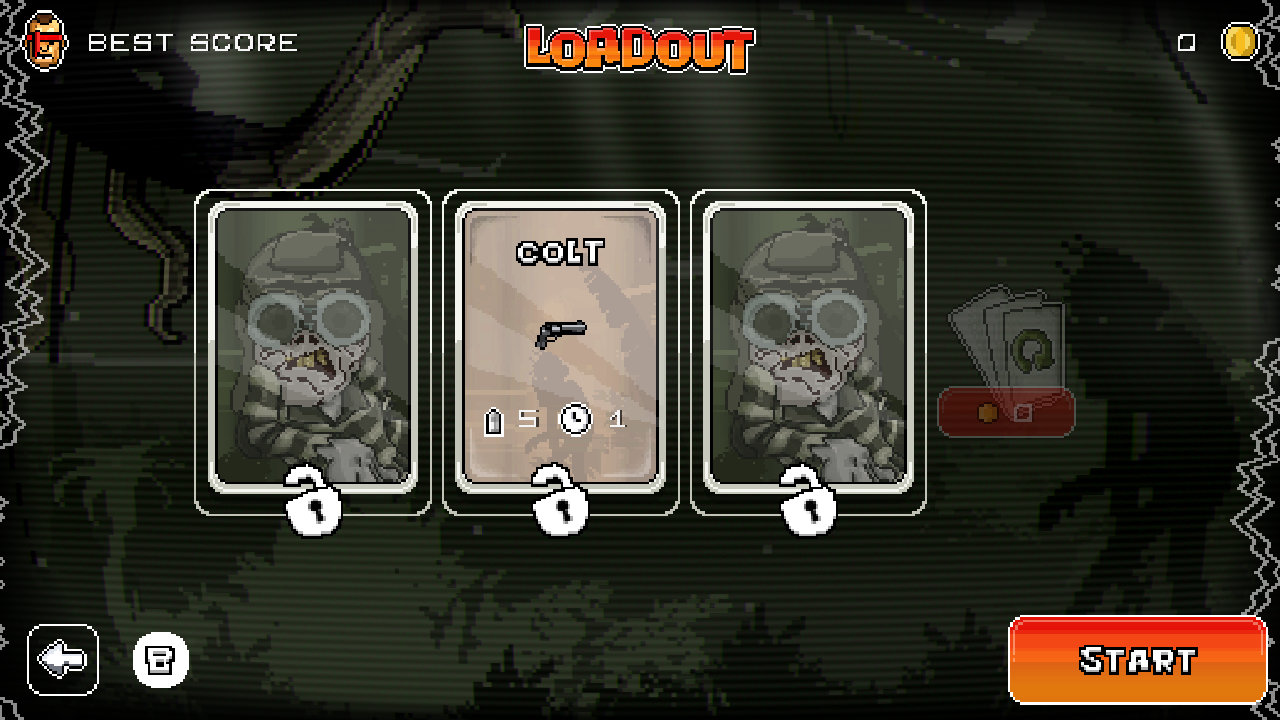
Task: Click the BEST SCORE label
Action: [190, 40]
